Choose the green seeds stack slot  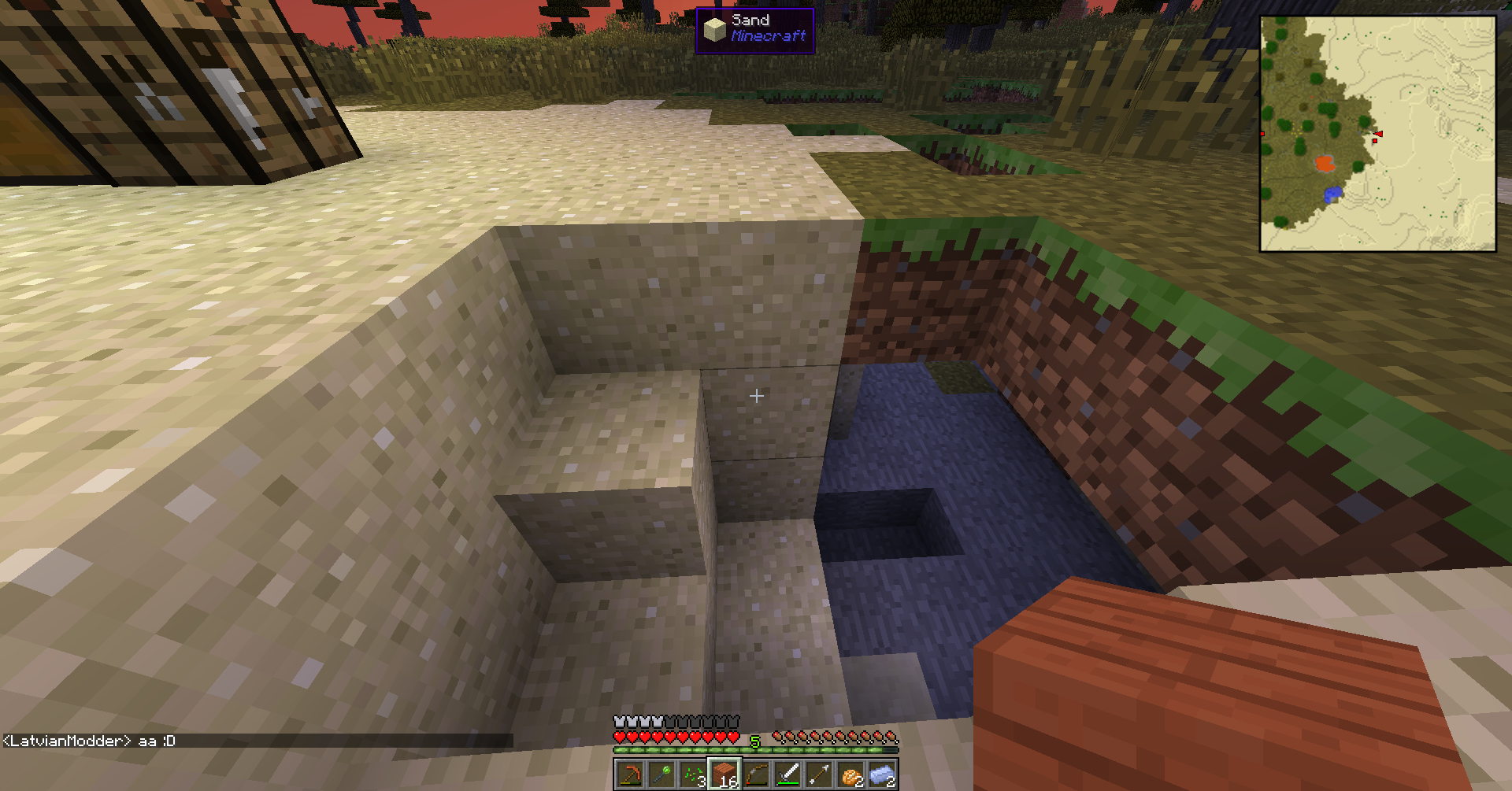(693, 775)
